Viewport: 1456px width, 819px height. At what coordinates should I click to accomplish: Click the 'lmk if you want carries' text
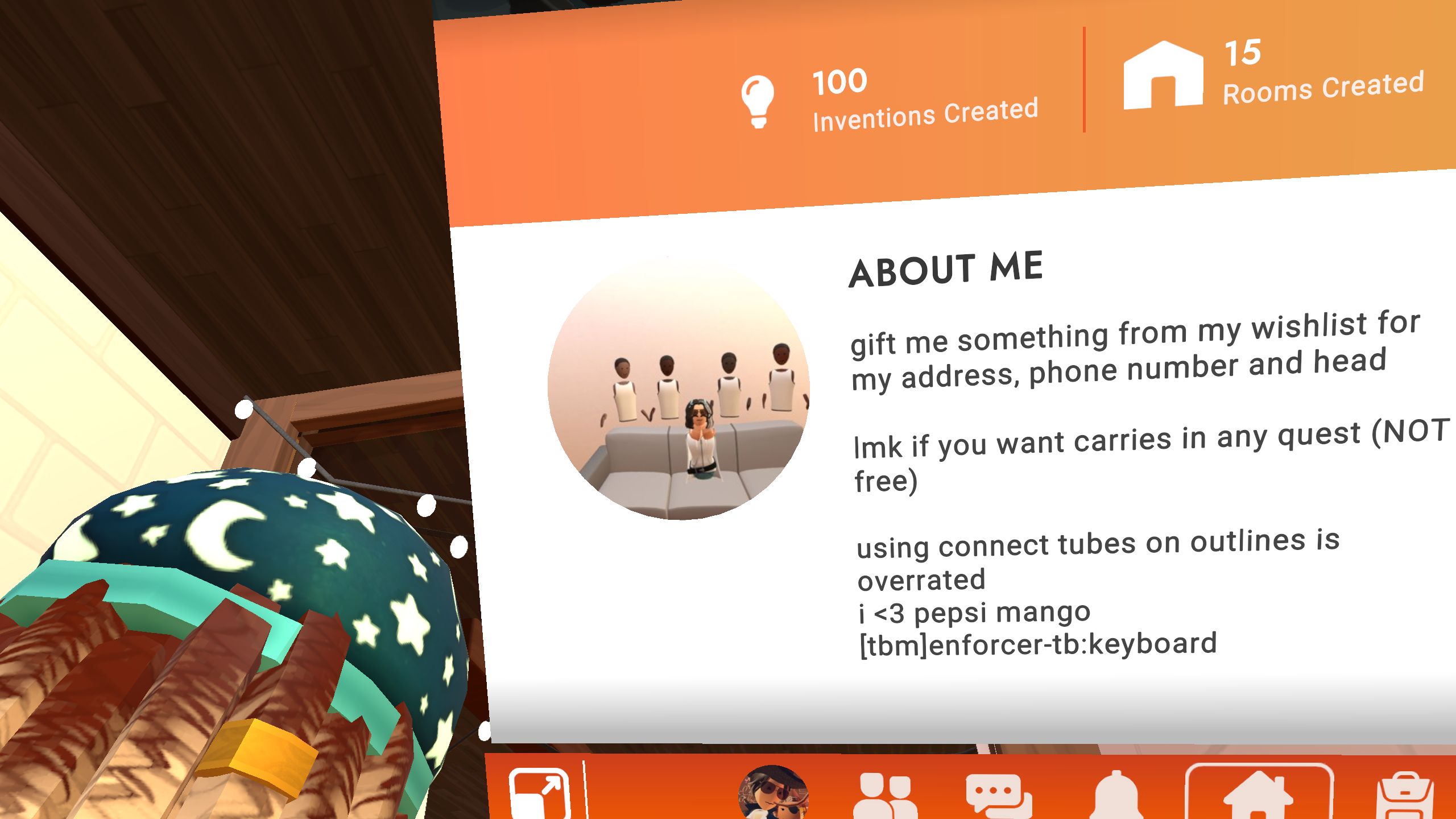click(x=1120, y=449)
